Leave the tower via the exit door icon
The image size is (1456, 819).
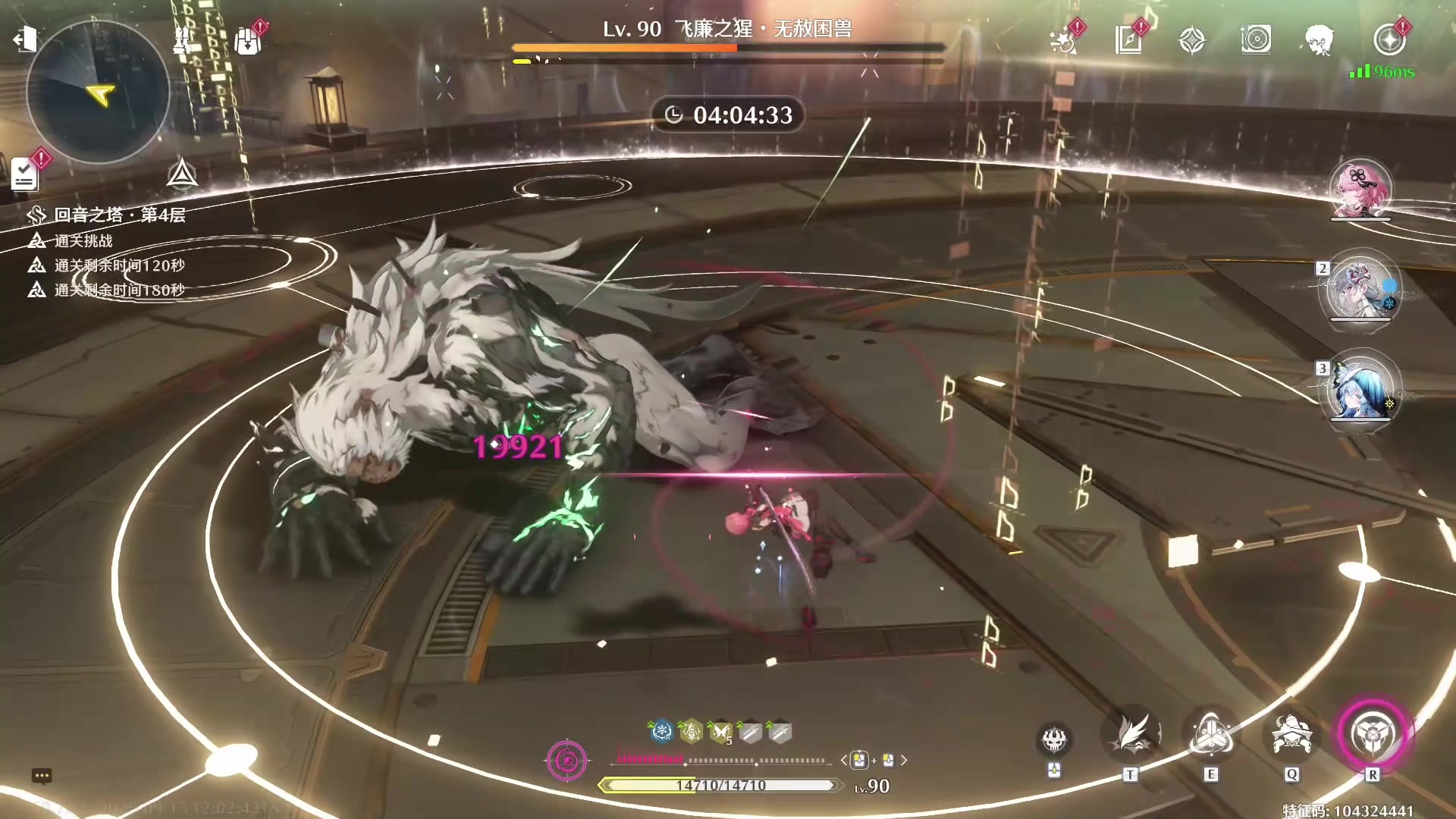(x=25, y=39)
